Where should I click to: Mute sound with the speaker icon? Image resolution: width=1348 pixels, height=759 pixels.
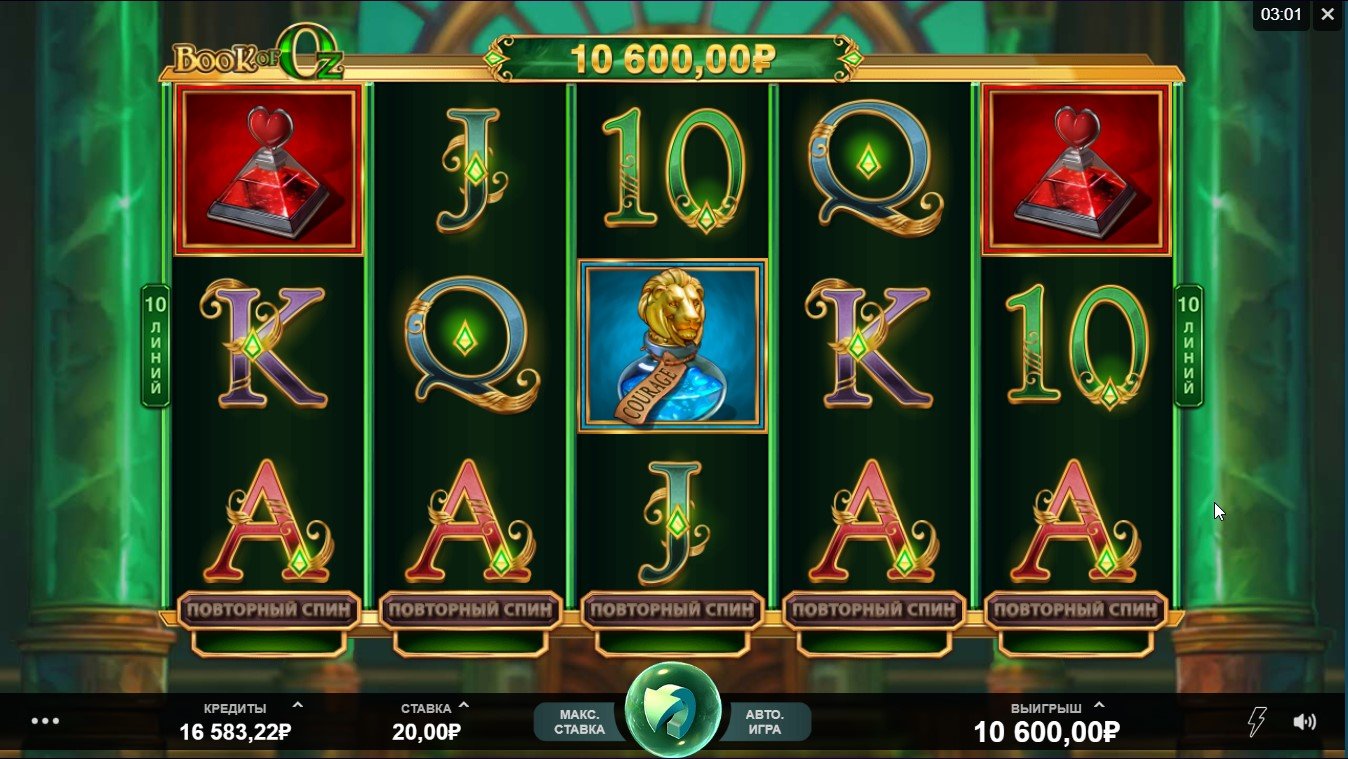tap(1304, 721)
